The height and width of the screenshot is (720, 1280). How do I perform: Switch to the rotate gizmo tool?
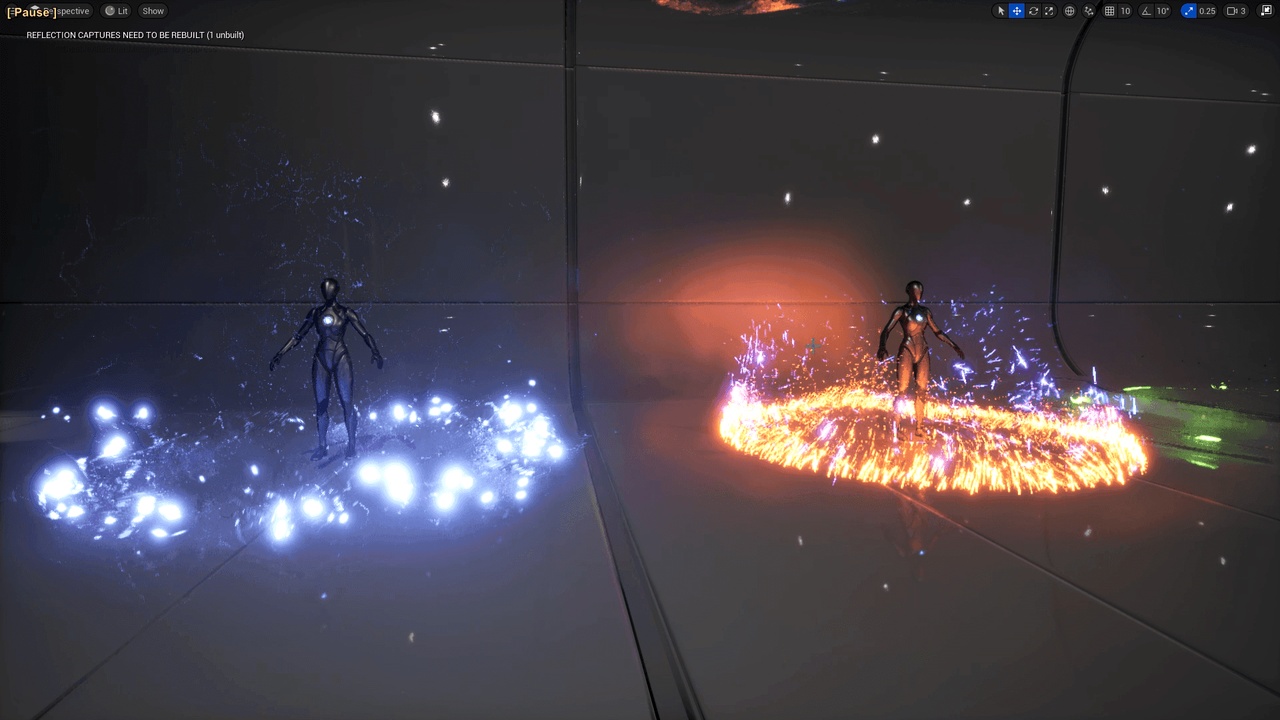(1033, 11)
